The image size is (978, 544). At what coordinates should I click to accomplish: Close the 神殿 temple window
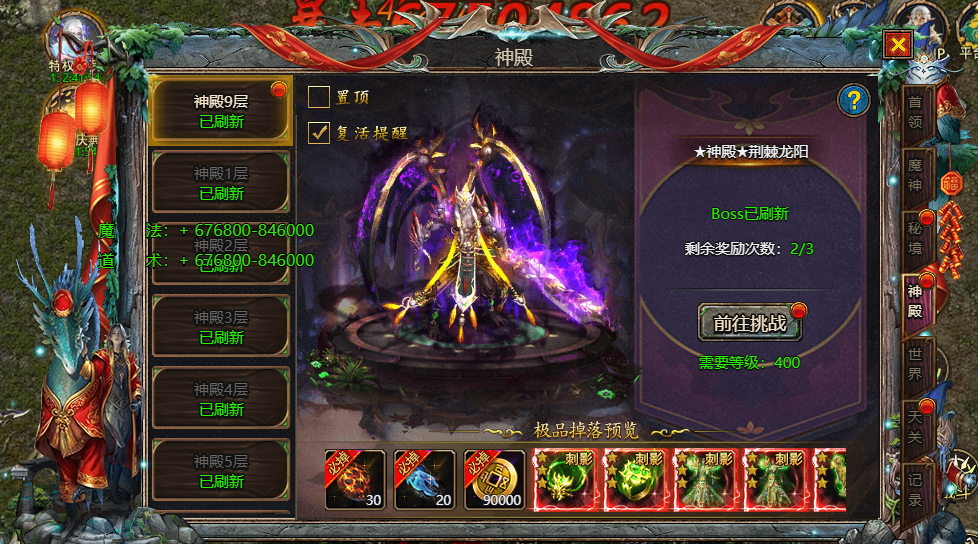[898, 44]
